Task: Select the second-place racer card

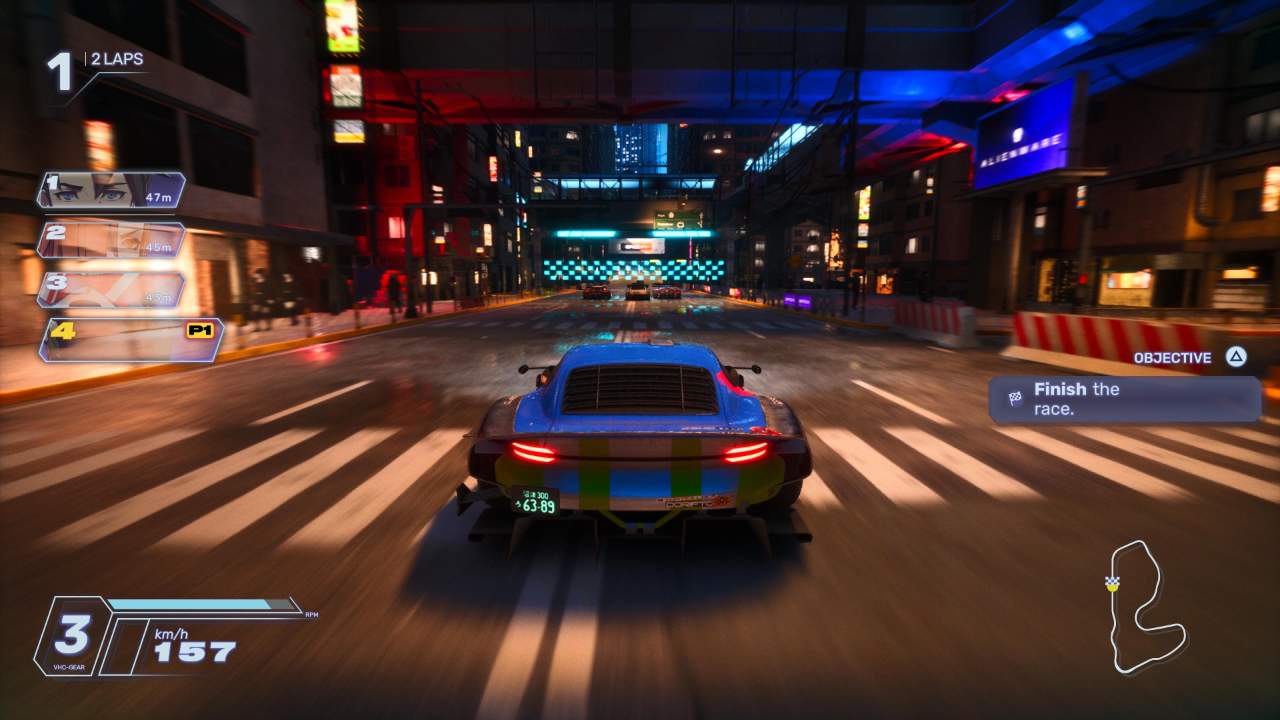Action: pyautogui.click(x=111, y=240)
